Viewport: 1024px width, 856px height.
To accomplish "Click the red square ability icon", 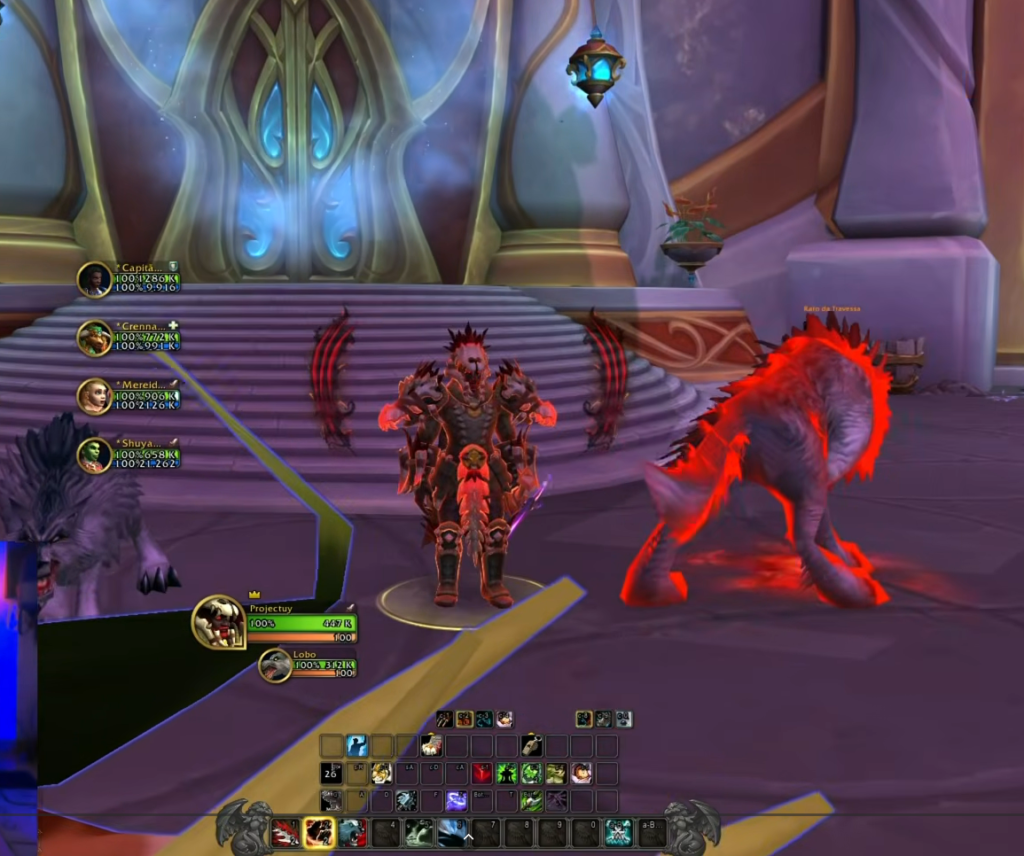I will 482,773.
